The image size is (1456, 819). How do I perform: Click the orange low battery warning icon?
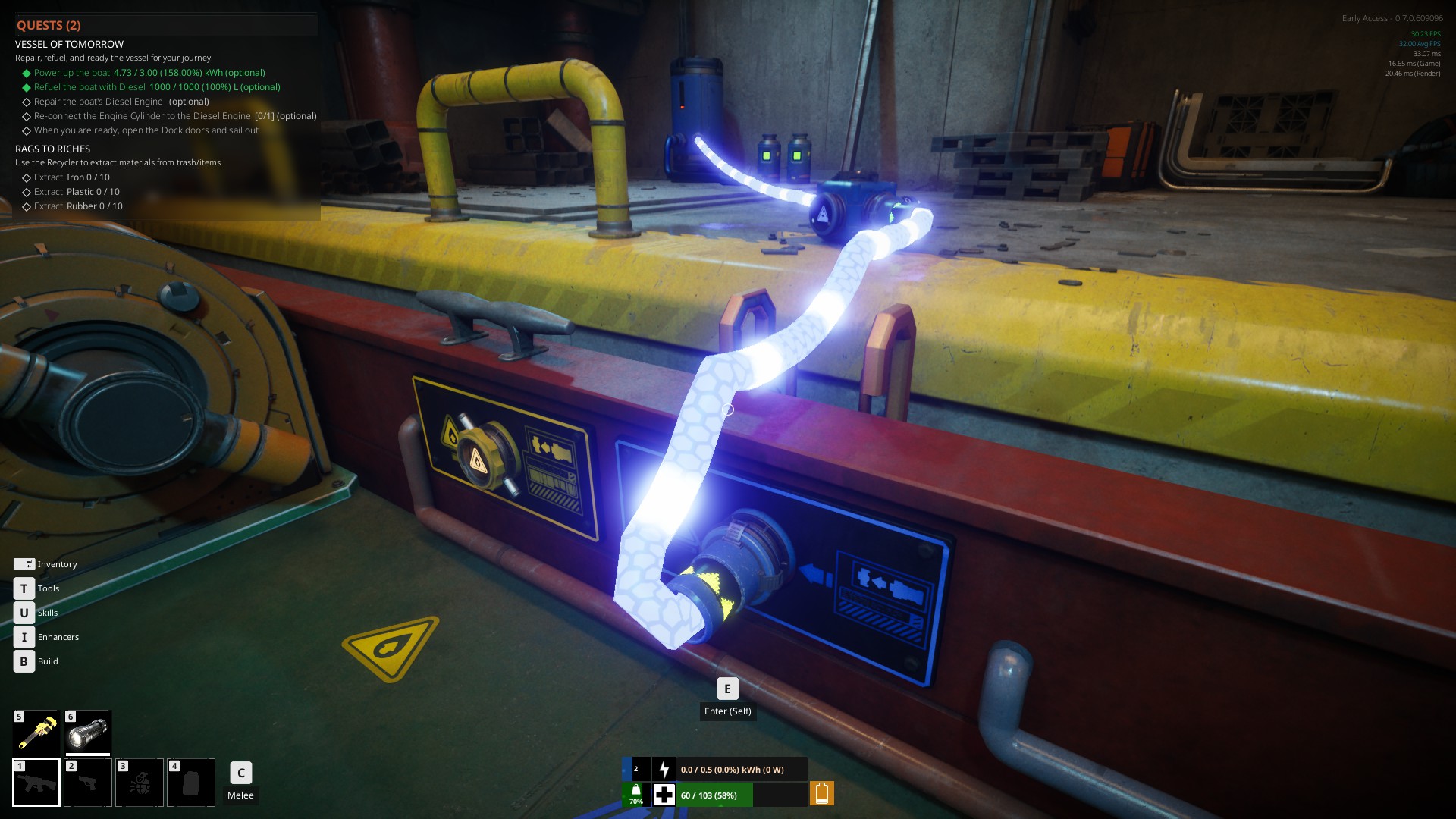coord(821,794)
